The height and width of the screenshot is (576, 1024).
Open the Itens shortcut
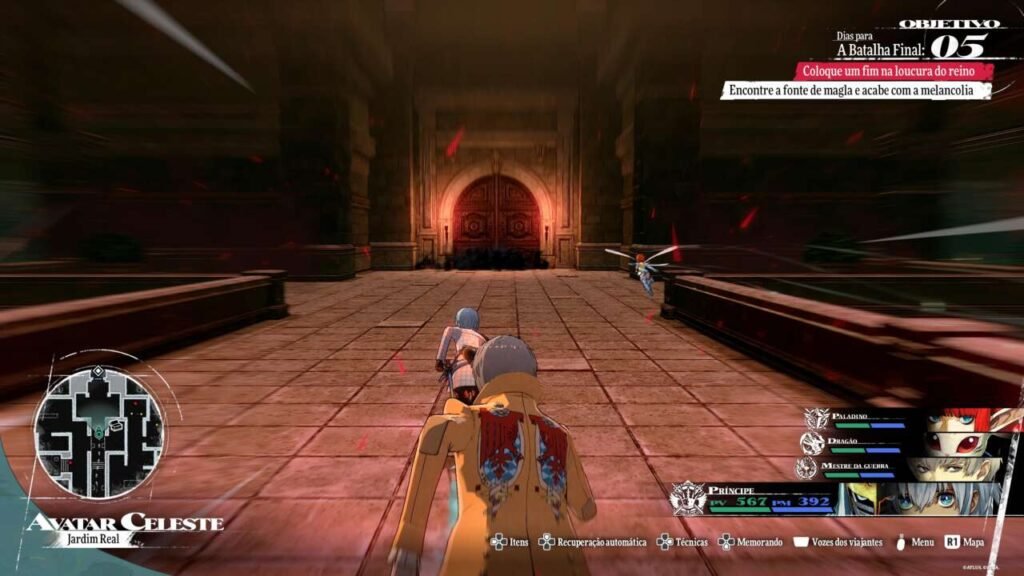[510, 542]
